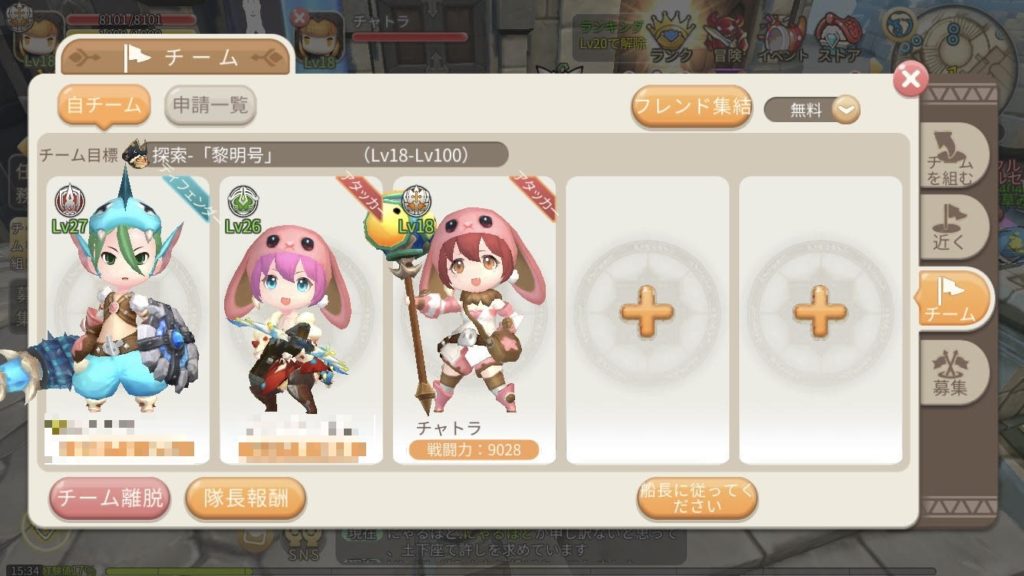Viewport: 1024px width, 576px height.
Task: Edit the team goal 探索-「黎明号」
Action: click(315, 155)
